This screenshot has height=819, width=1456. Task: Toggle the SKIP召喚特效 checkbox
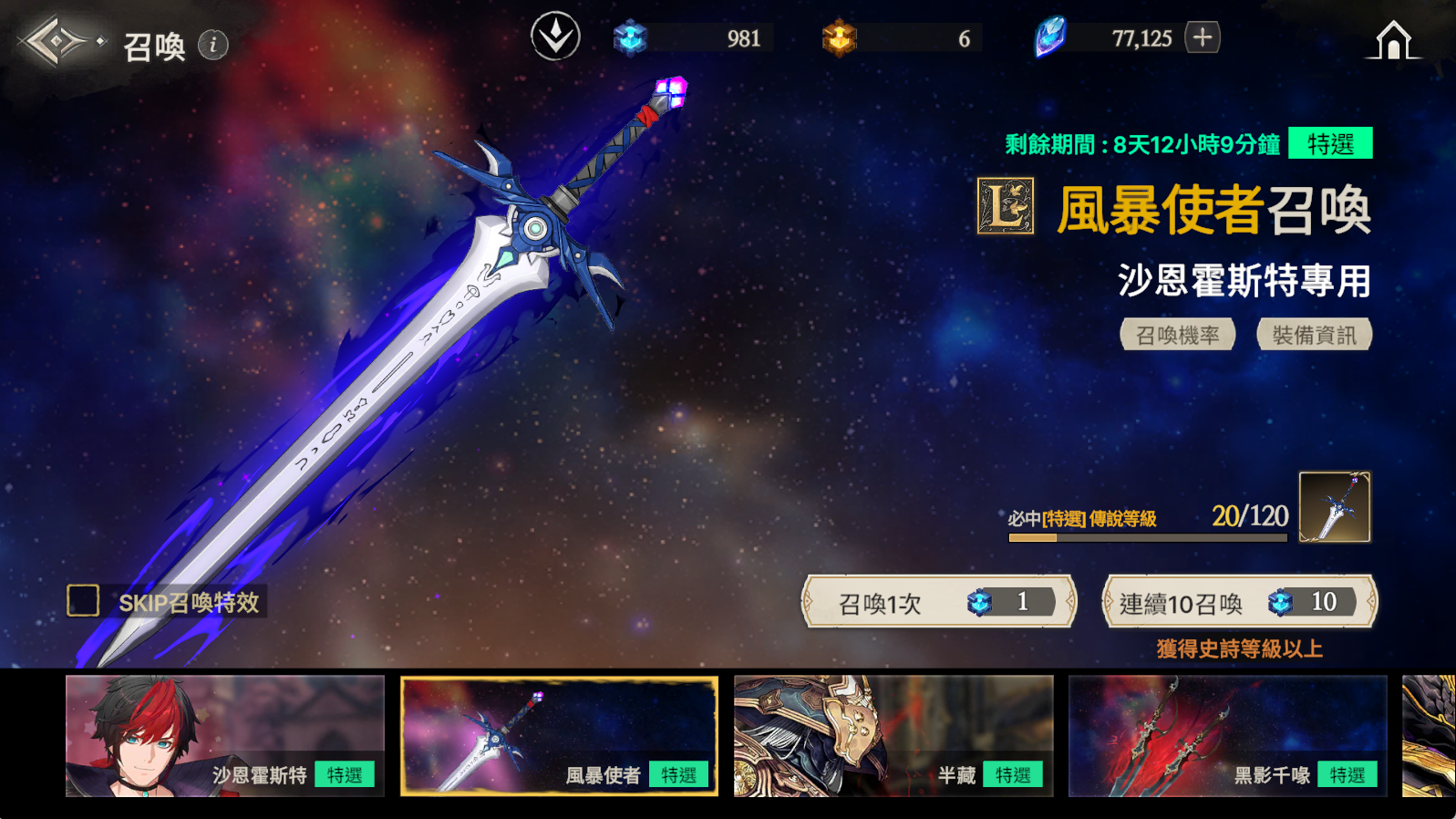click(83, 601)
